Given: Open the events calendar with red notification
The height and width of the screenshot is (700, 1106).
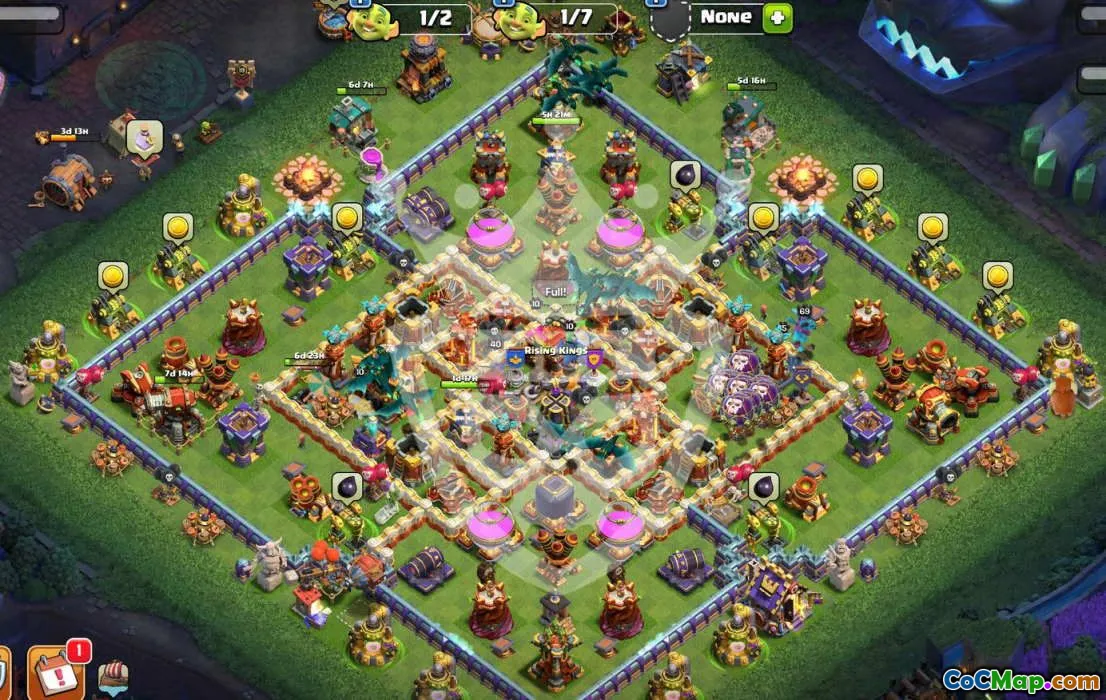Looking at the screenshot, I should [x=57, y=671].
